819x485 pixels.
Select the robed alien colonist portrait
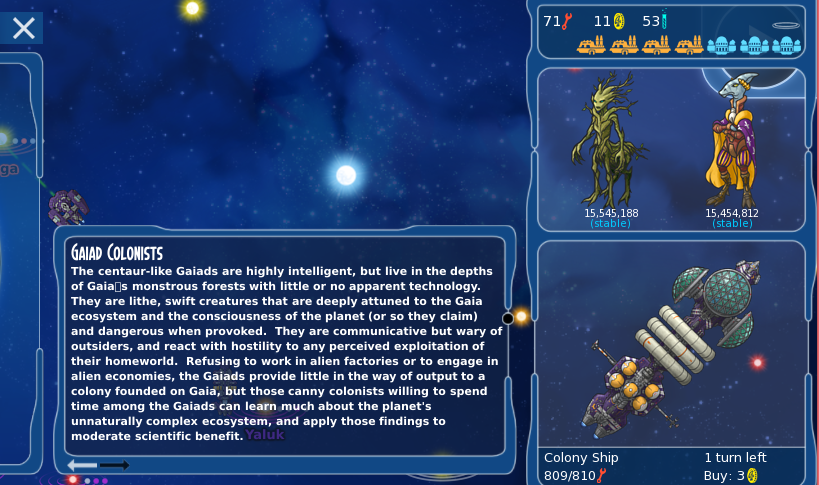tap(731, 138)
